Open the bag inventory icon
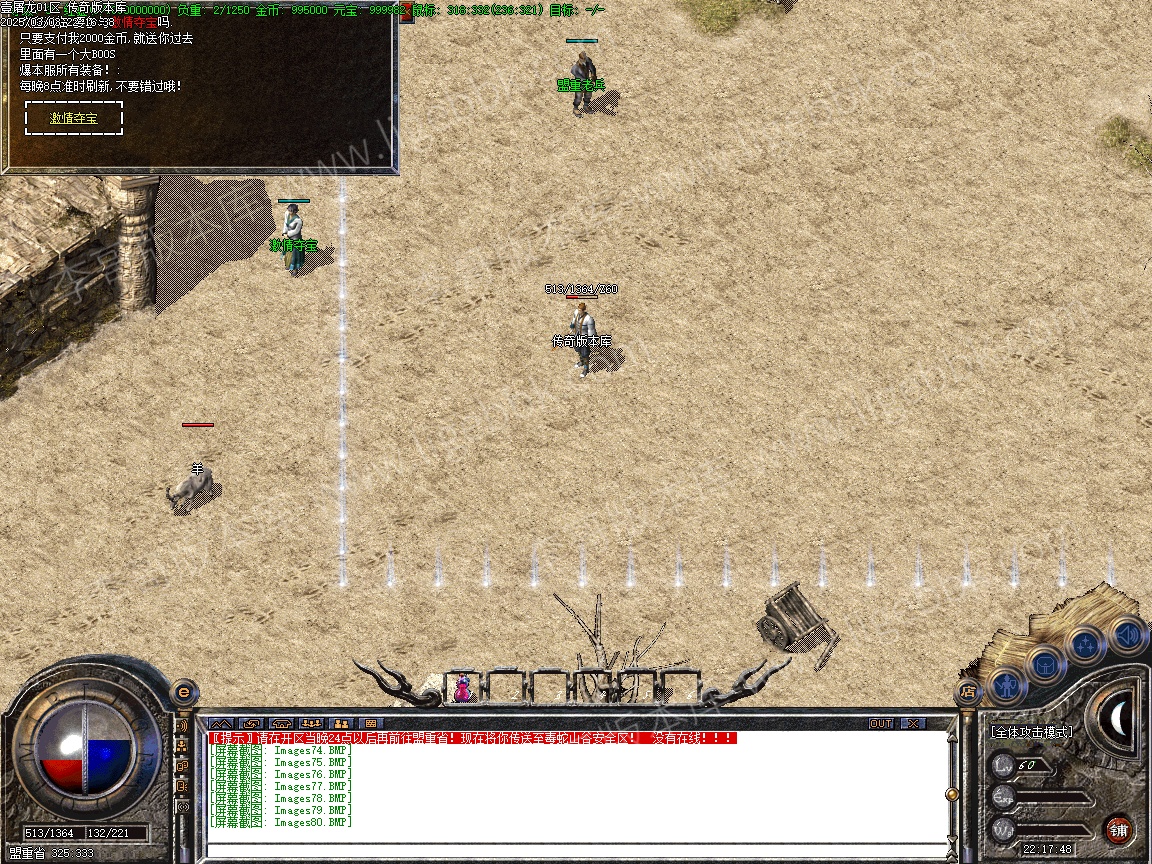Viewport: 1152px width, 864px height. pyautogui.click(x=1046, y=665)
